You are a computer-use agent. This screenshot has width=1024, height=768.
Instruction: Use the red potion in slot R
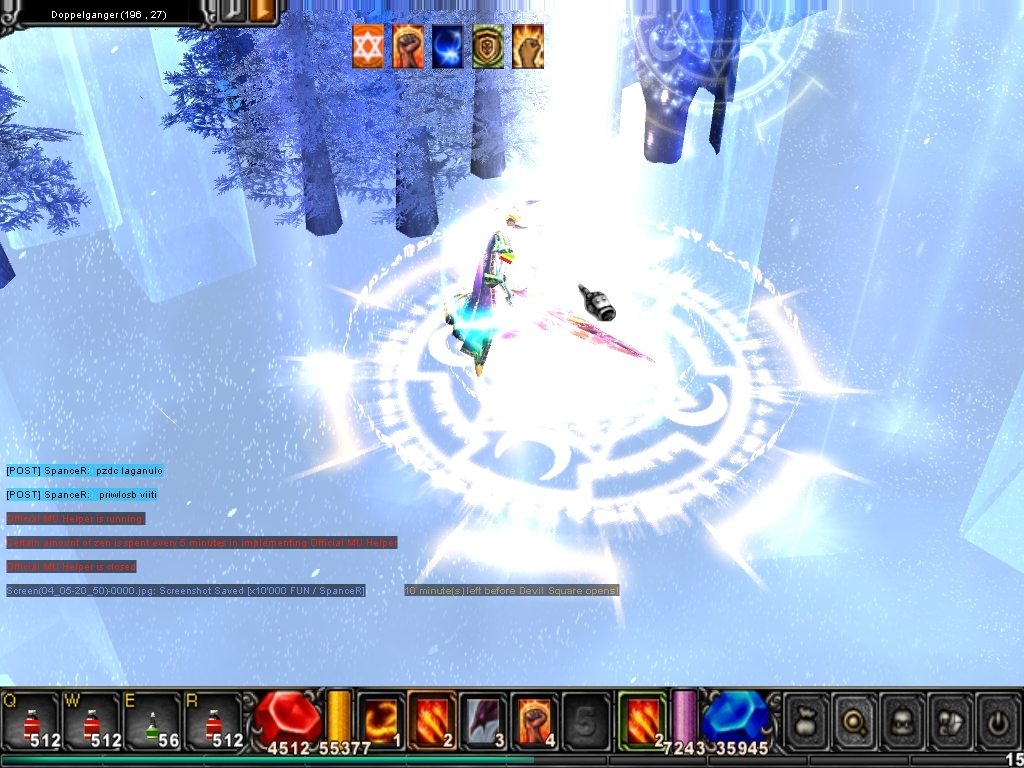[213, 720]
